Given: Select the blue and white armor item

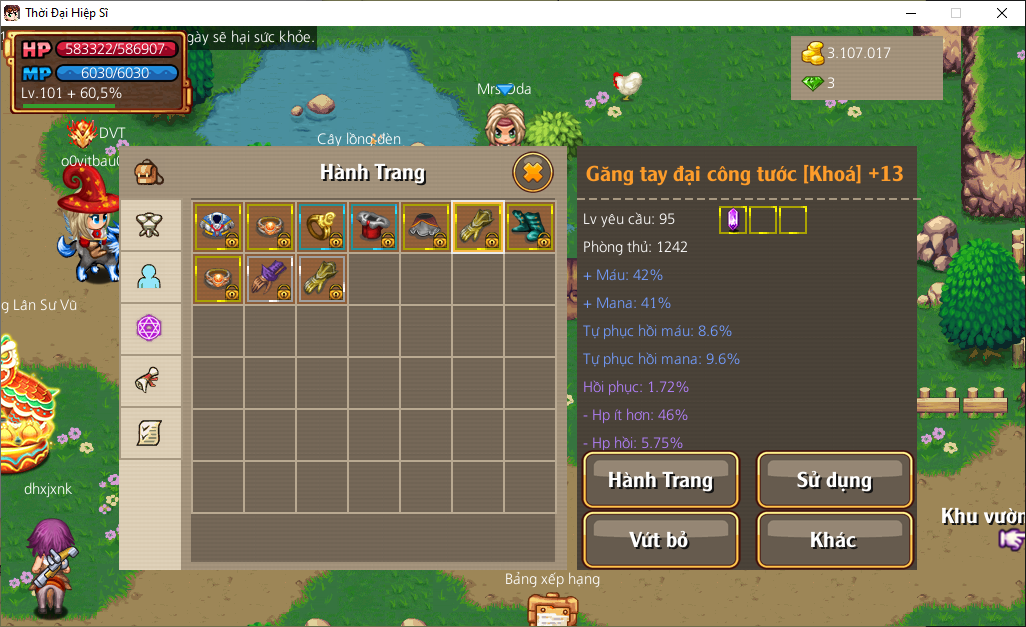Looking at the screenshot, I should [x=217, y=227].
